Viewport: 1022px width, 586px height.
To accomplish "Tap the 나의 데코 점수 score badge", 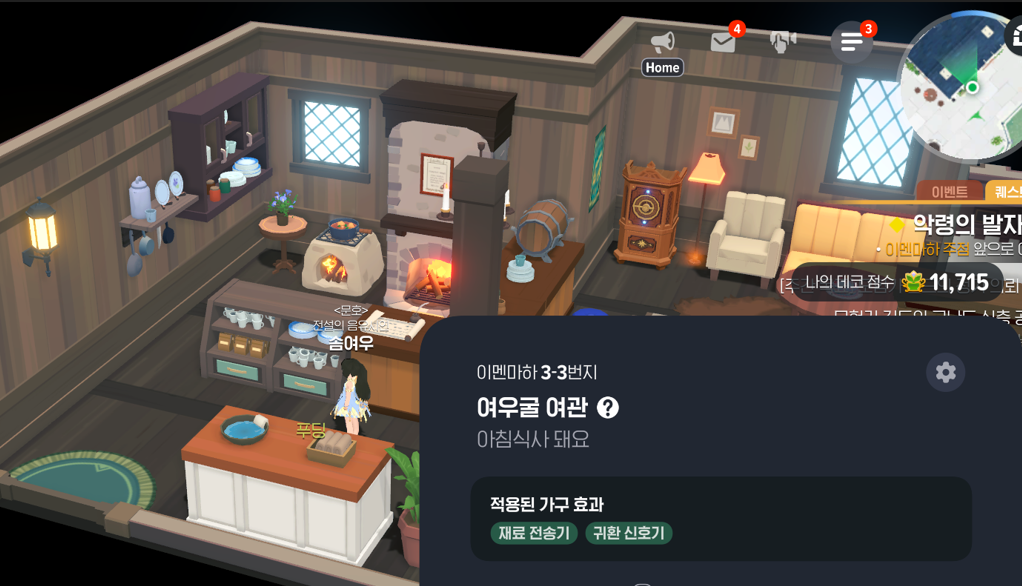I will [896, 282].
